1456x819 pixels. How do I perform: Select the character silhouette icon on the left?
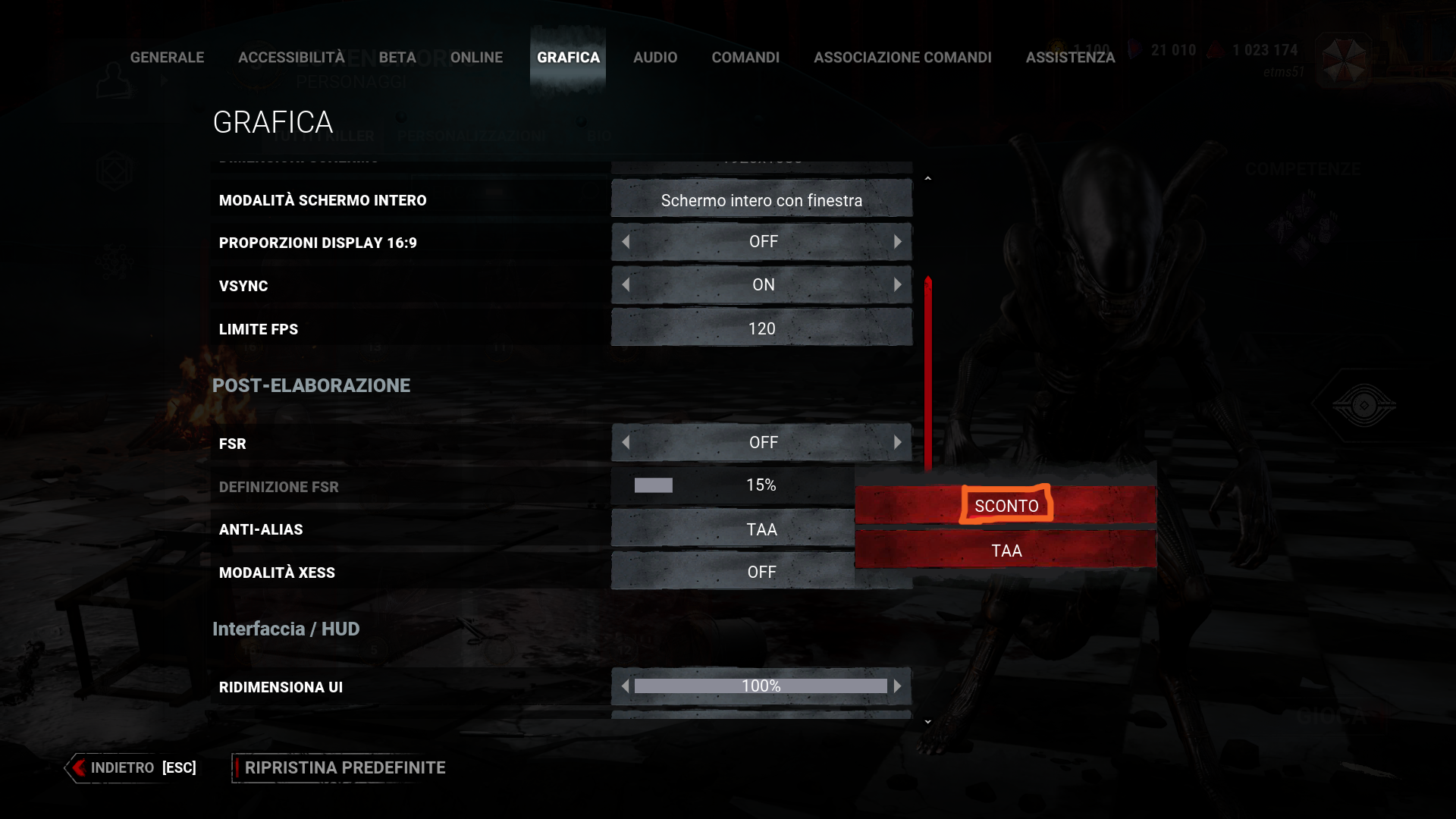click(x=112, y=78)
